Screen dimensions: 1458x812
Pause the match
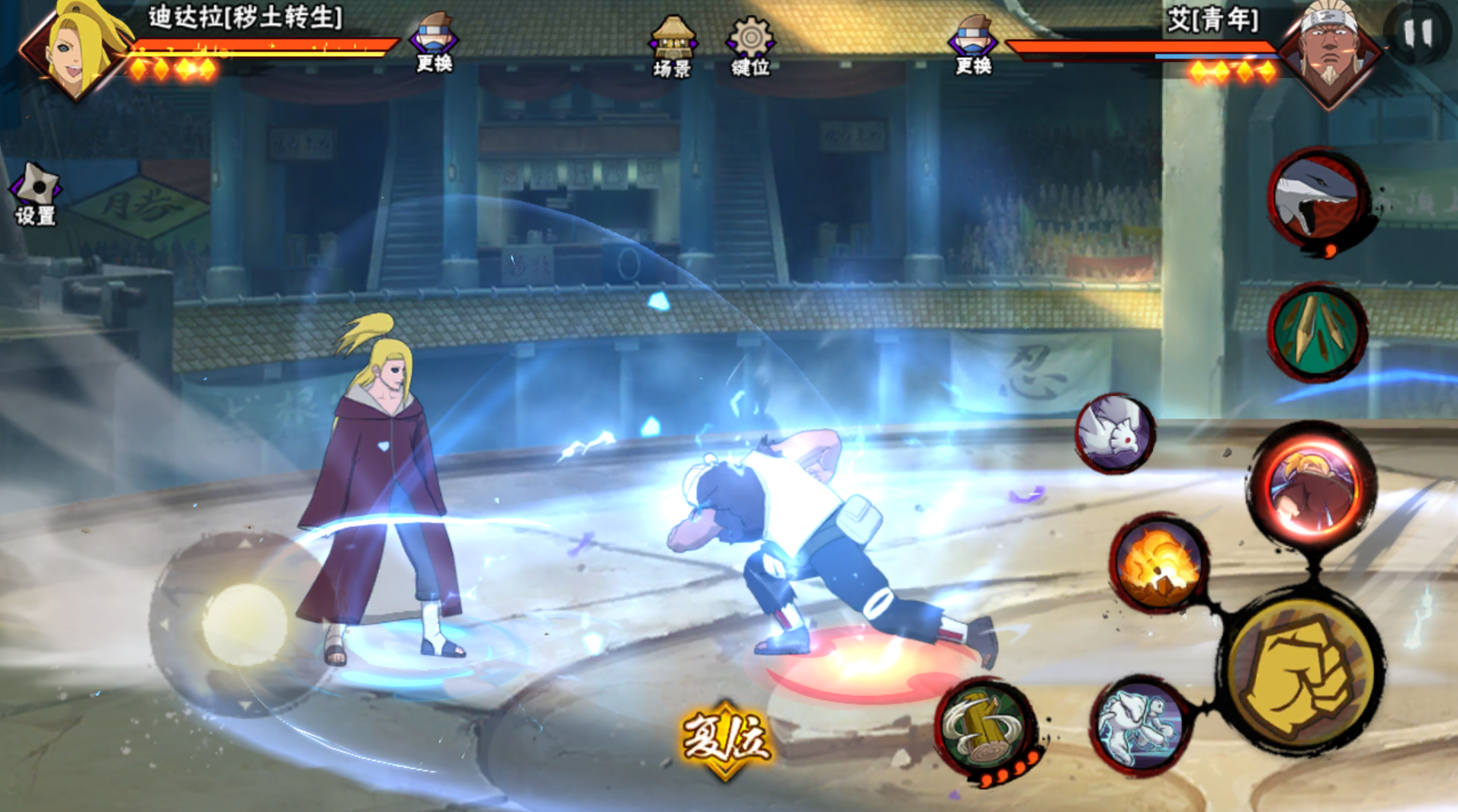pos(1418,33)
